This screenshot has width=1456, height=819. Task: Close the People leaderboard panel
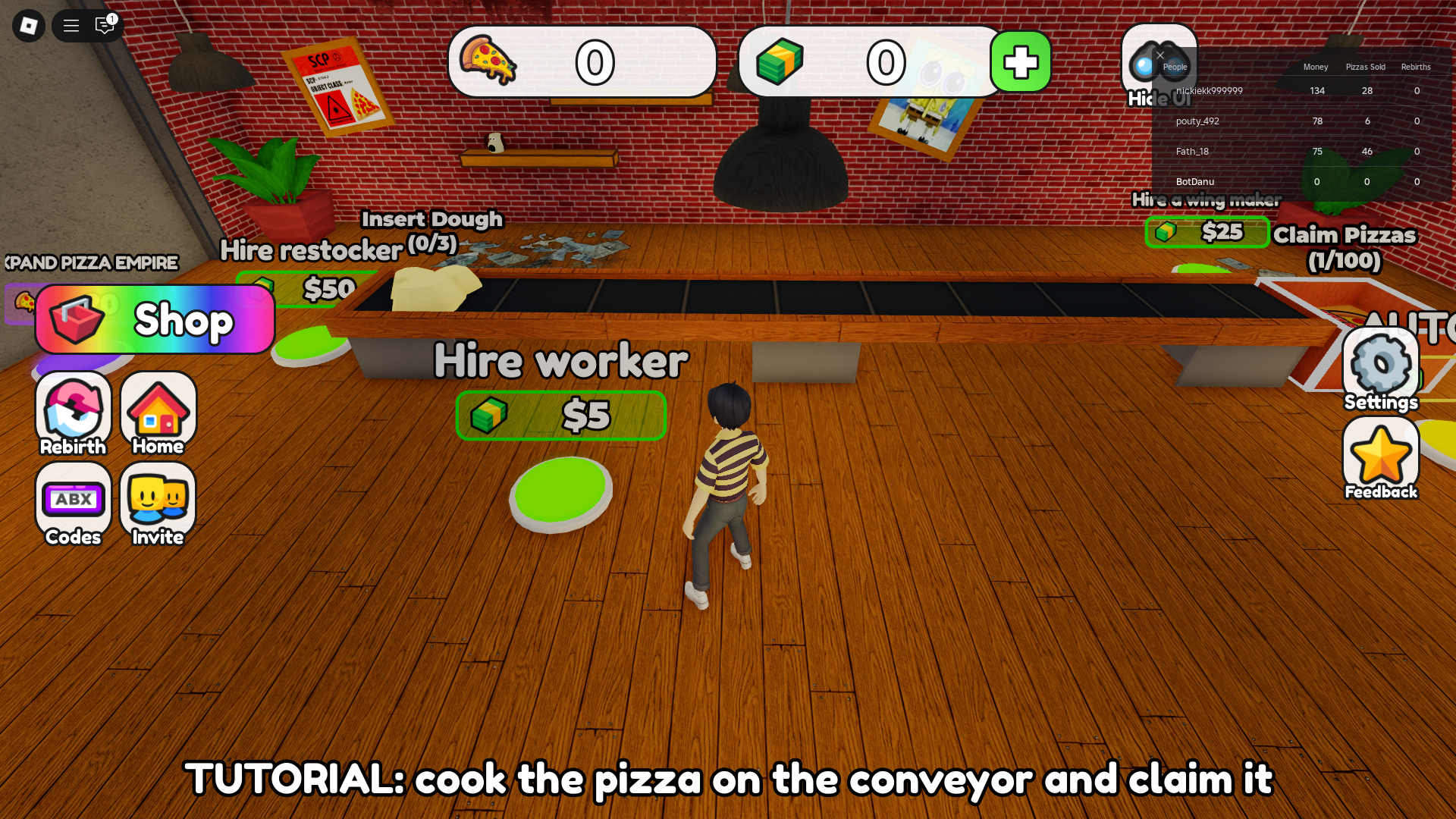pos(1160,55)
